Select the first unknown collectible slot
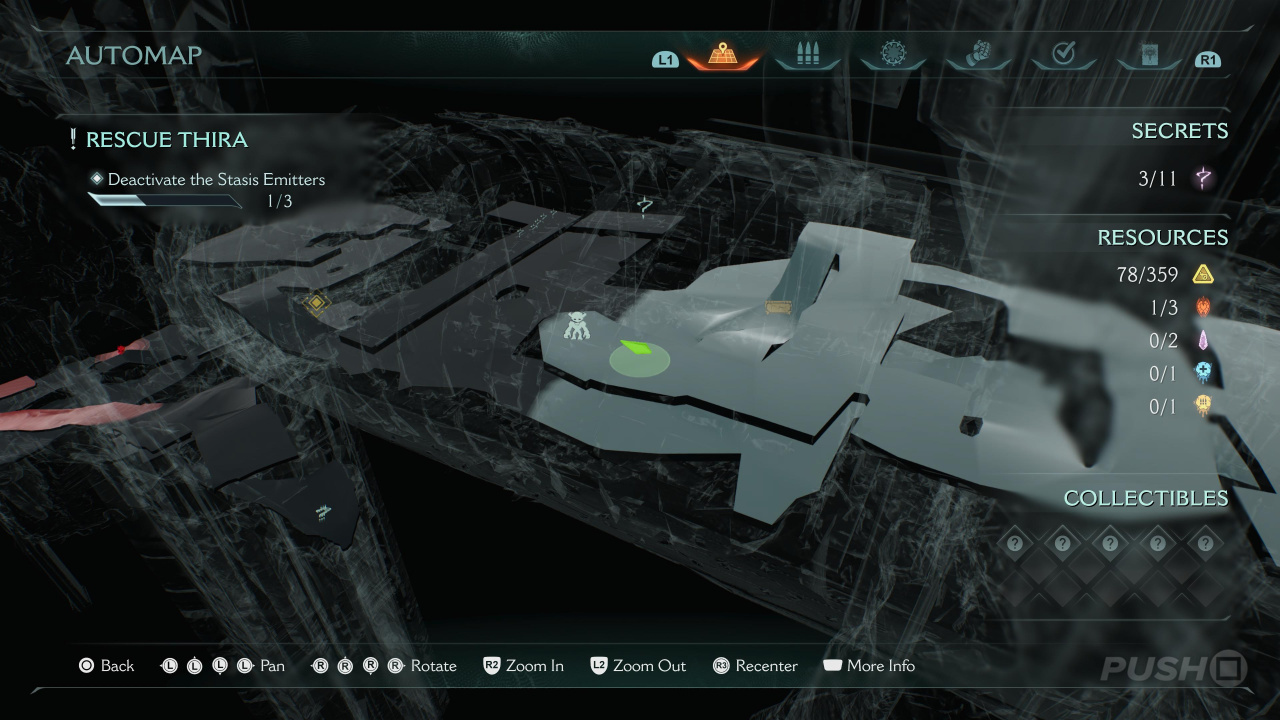This screenshot has height=720, width=1280. [1015, 543]
